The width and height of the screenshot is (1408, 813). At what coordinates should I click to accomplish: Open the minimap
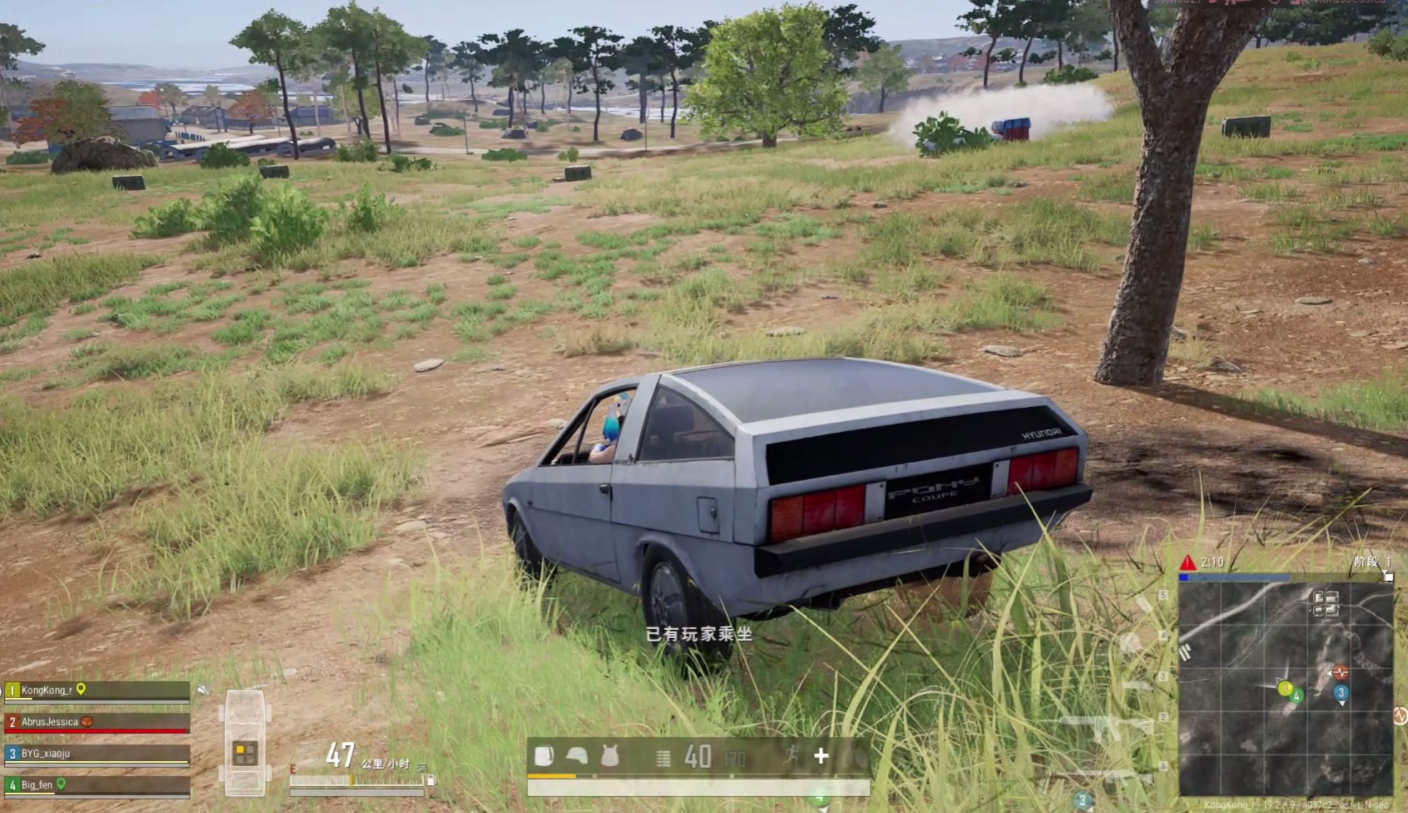point(1285,689)
